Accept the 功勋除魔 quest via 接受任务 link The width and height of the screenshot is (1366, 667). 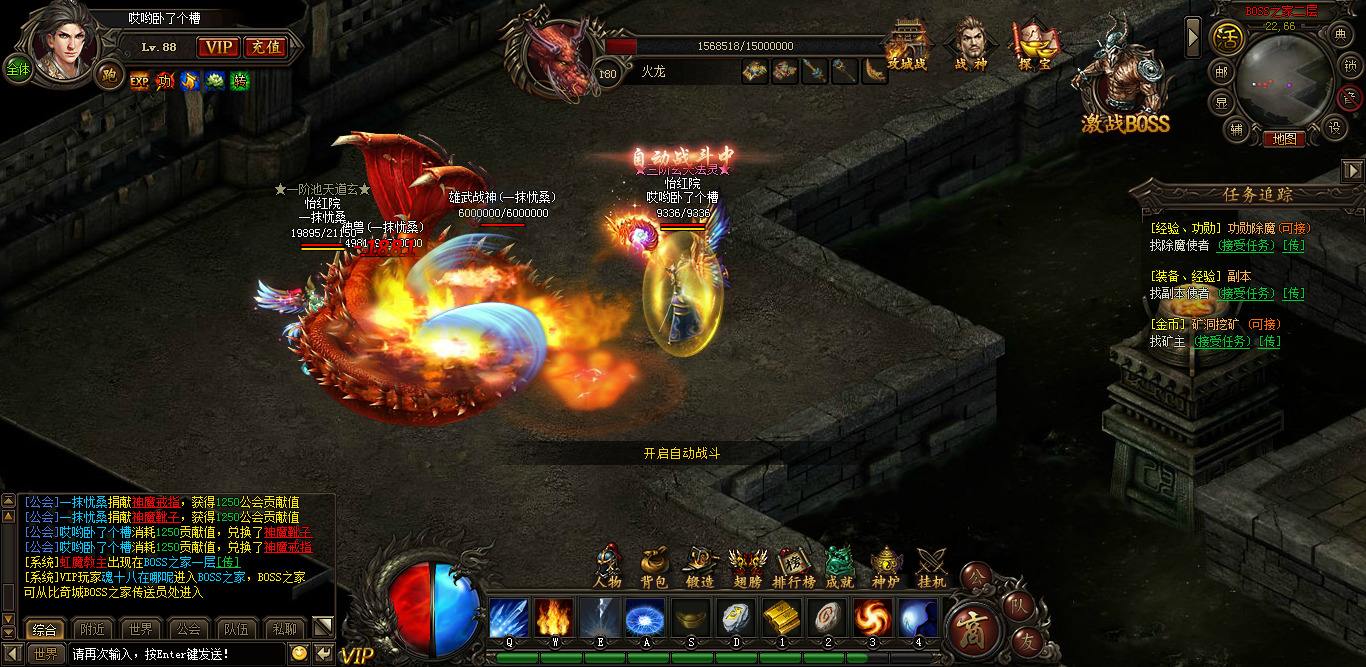pyautogui.click(x=1245, y=245)
